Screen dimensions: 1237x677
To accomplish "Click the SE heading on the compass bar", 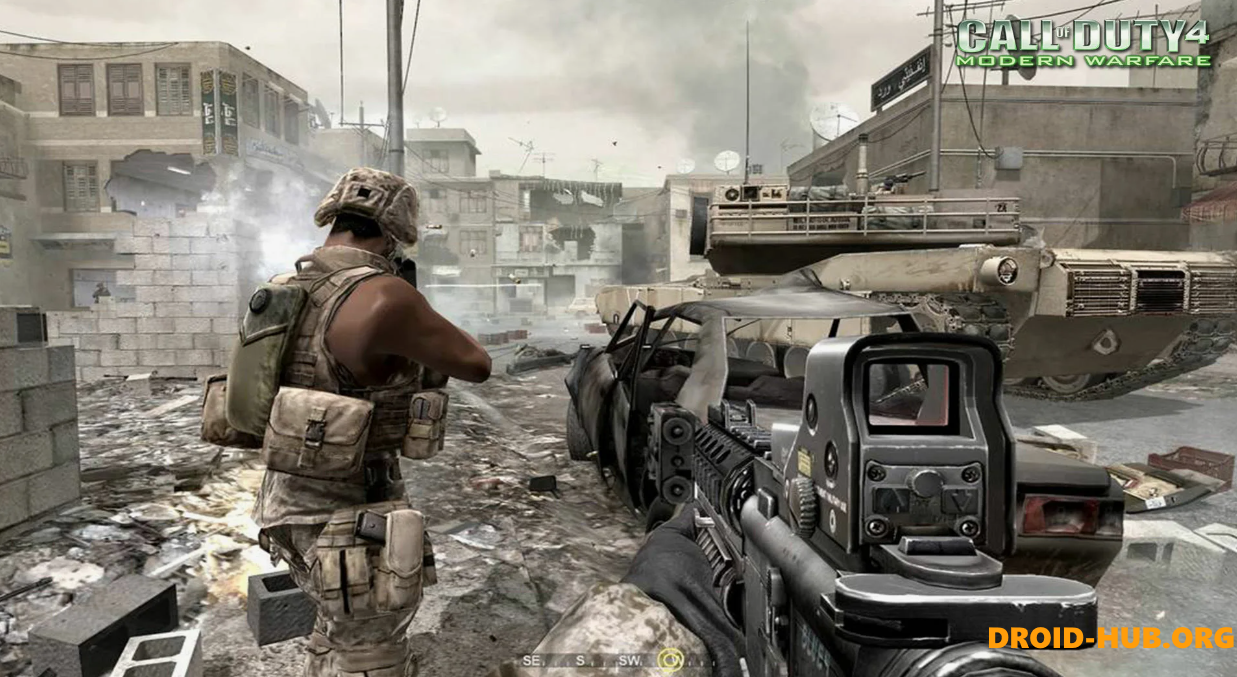I will click(532, 660).
